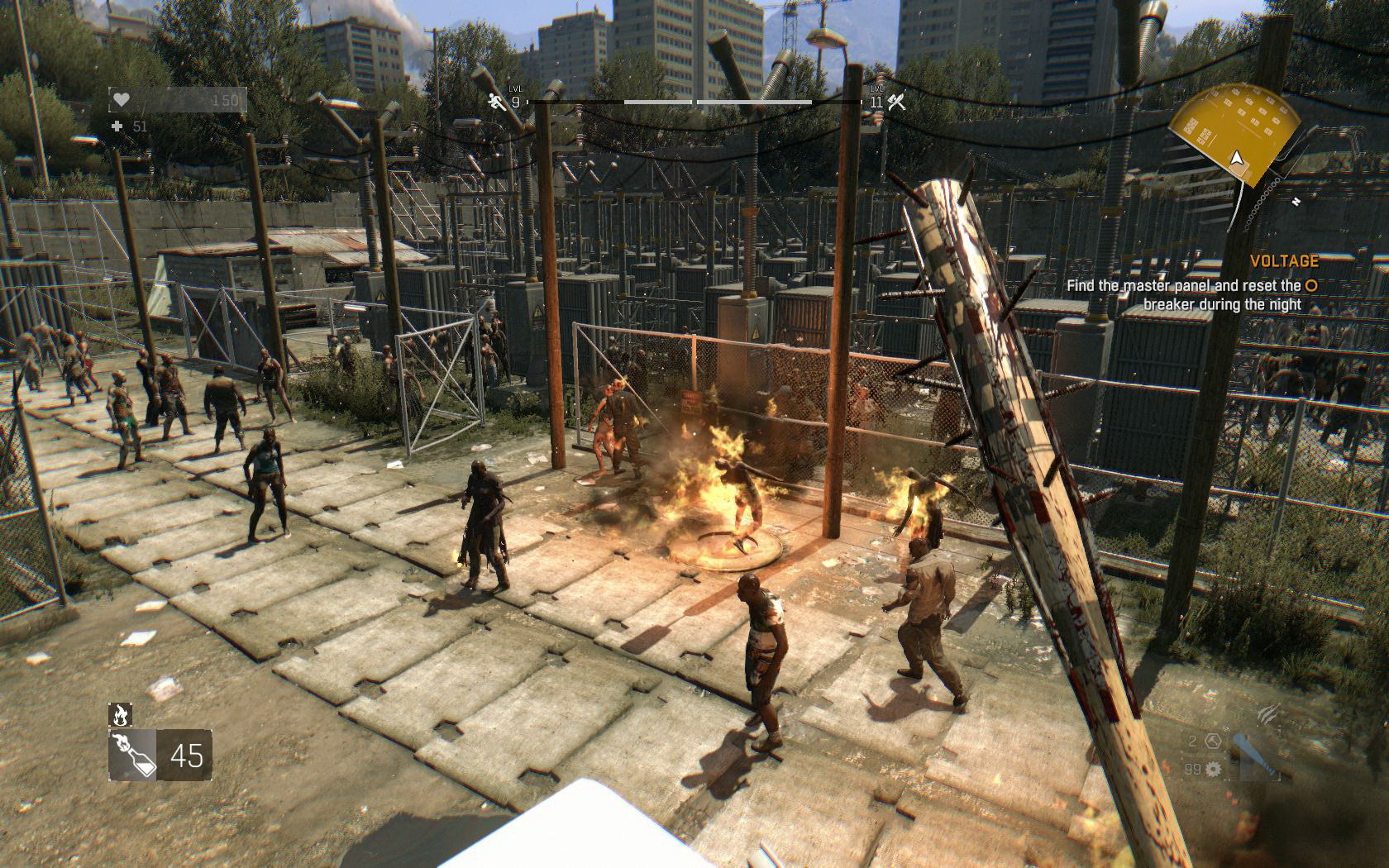1389x868 pixels.
Task: Select the Voltage quest objective tracker
Action: (1192, 284)
